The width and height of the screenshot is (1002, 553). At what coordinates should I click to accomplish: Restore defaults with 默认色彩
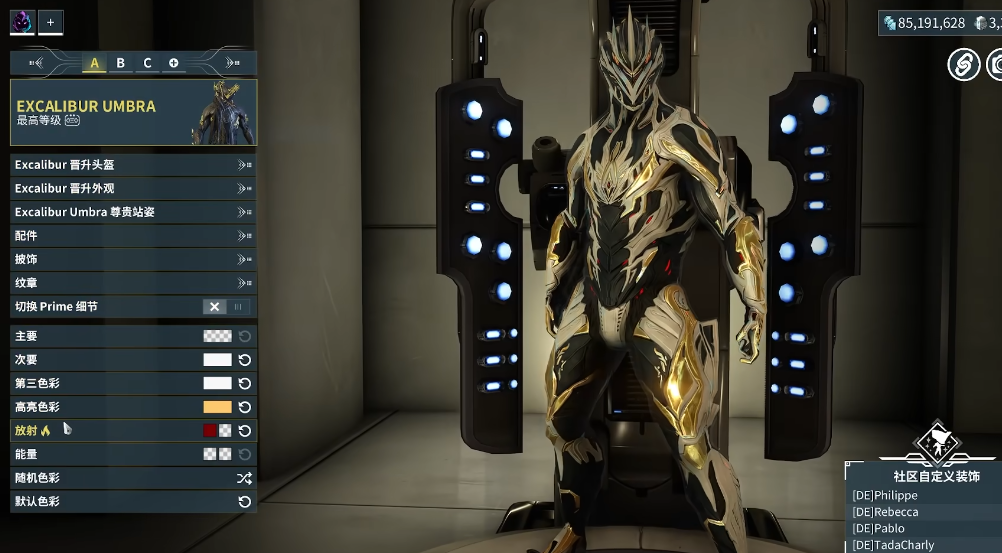pos(244,502)
